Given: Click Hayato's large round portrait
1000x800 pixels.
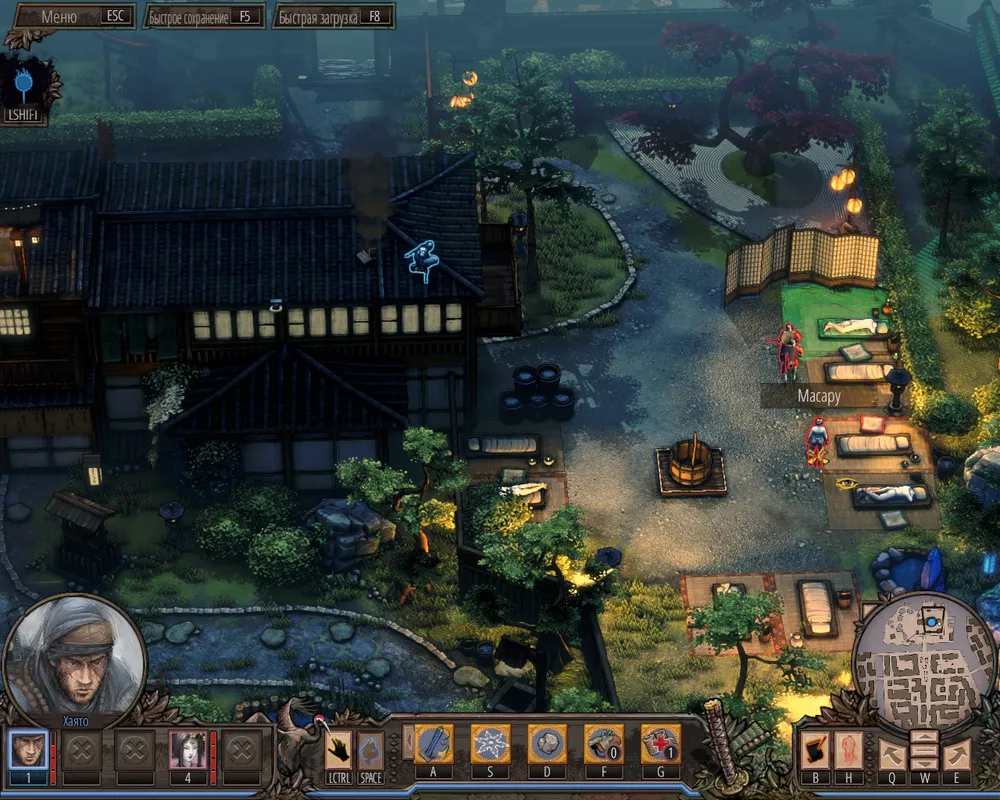Looking at the screenshot, I should pyautogui.click(x=75, y=655).
